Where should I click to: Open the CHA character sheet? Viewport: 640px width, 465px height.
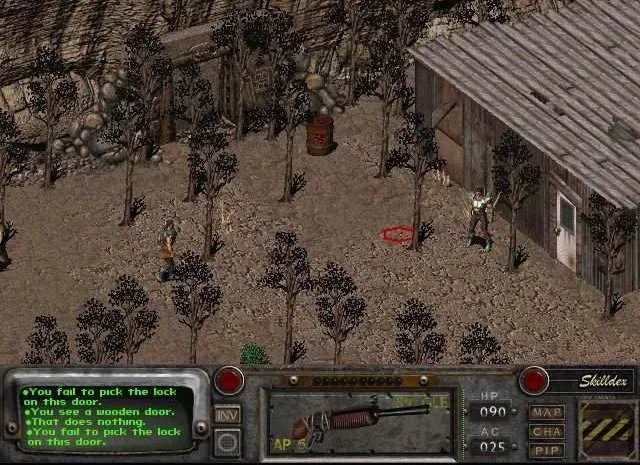547,432
